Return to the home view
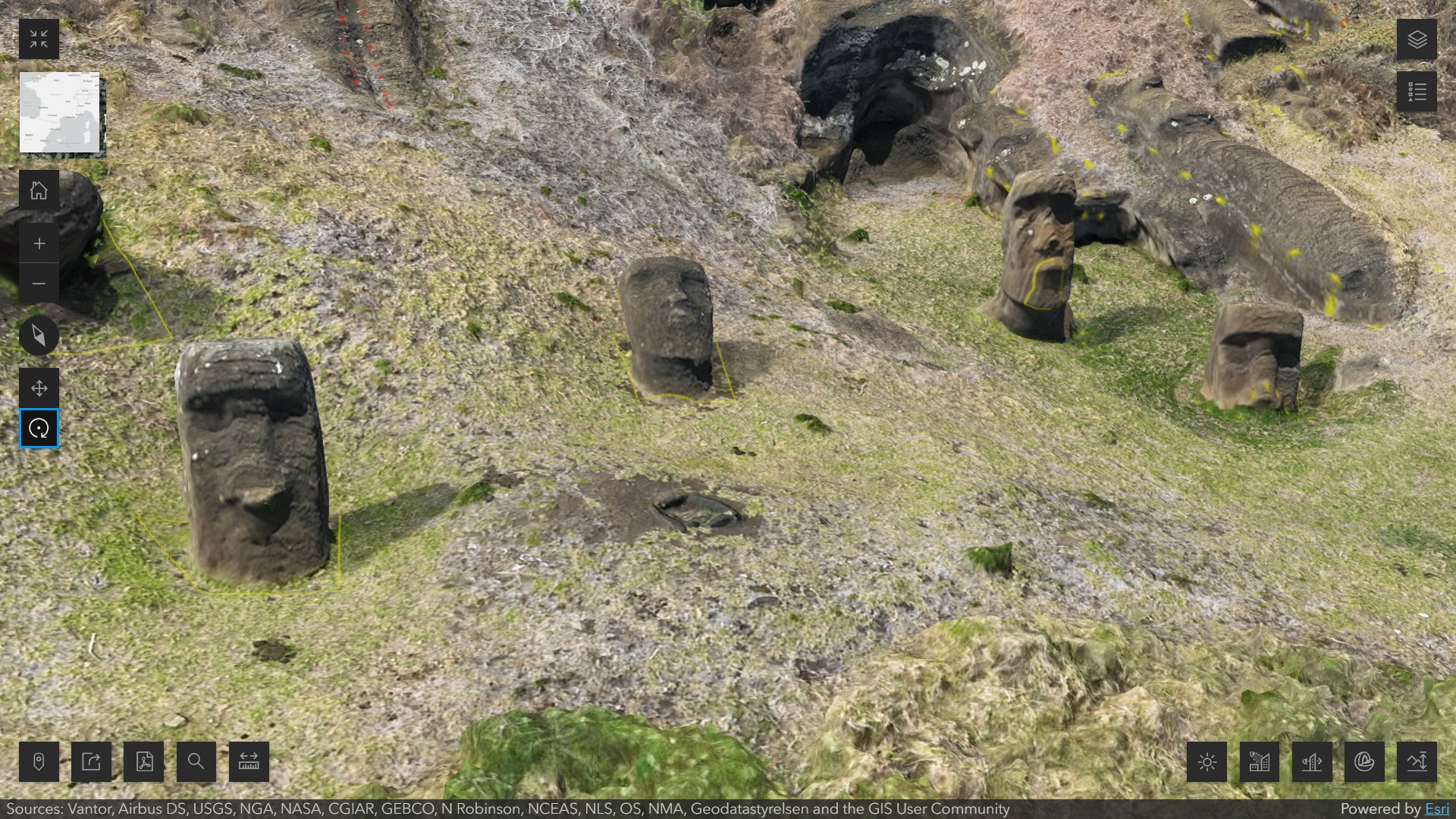1456x819 pixels. pyautogui.click(x=39, y=190)
